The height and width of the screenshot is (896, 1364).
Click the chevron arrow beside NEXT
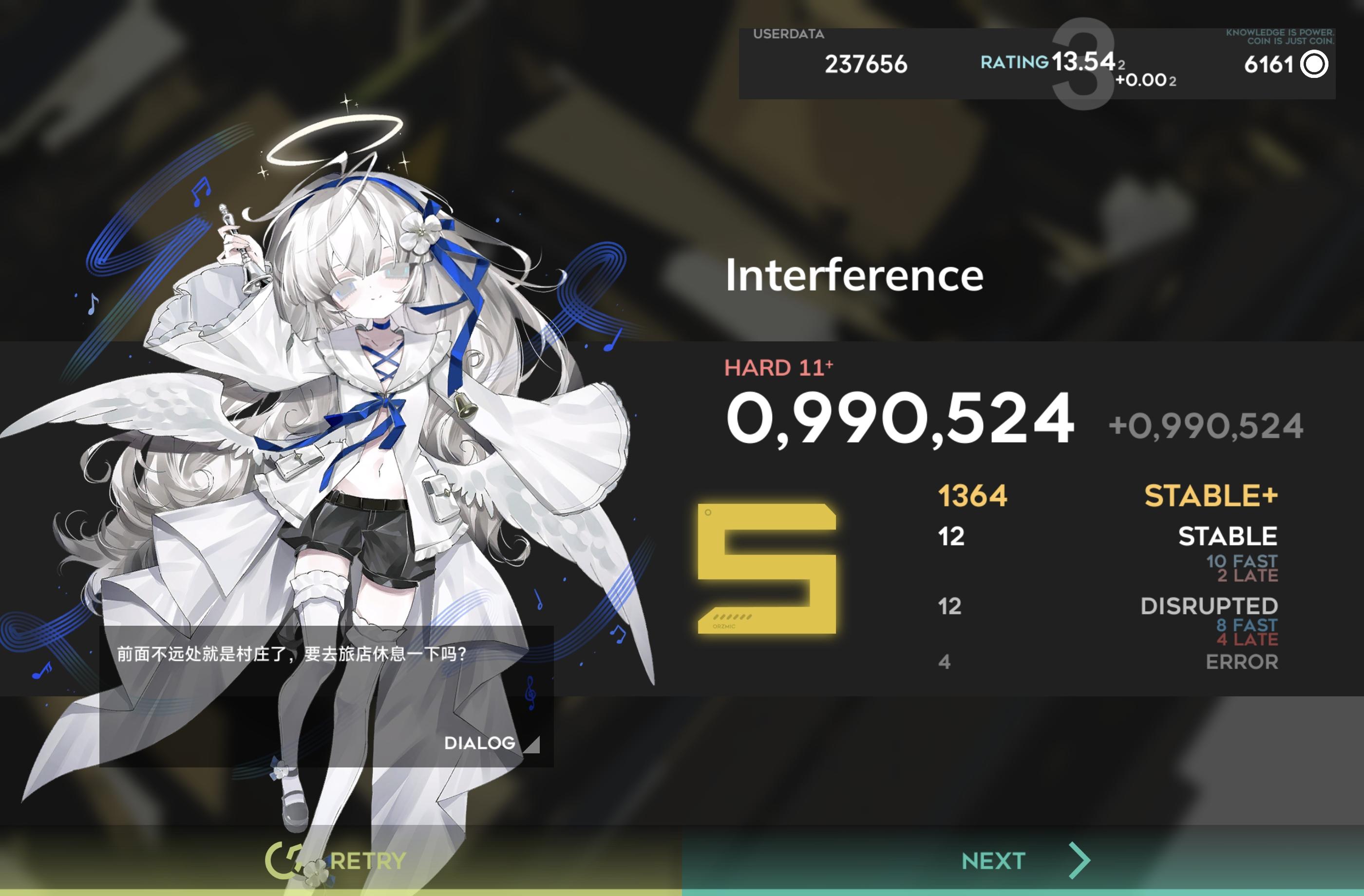pyautogui.click(x=1079, y=859)
